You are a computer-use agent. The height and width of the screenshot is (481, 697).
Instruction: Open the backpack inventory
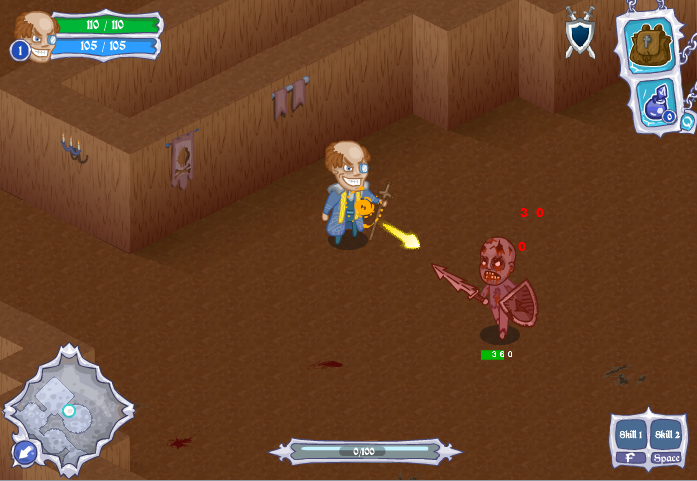[648, 43]
